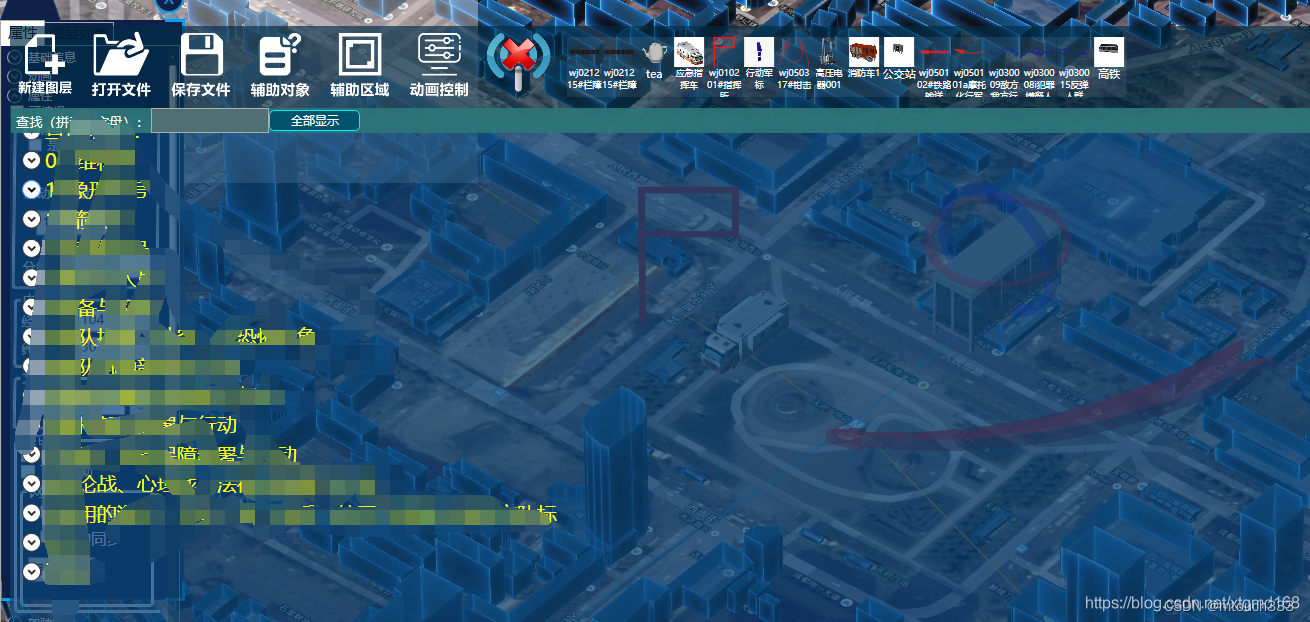Choose the 高压电器001 equipment model
The width and height of the screenshot is (1310, 622).
coord(828,53)
